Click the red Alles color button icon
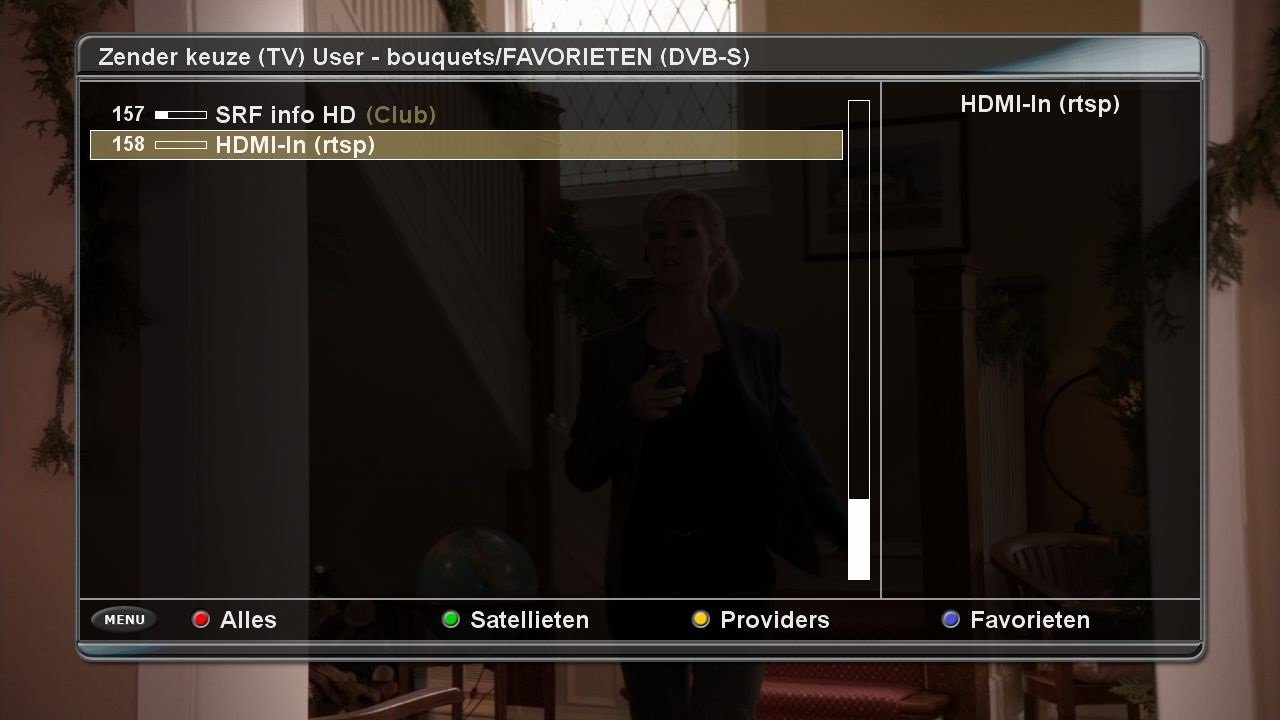 201,619
